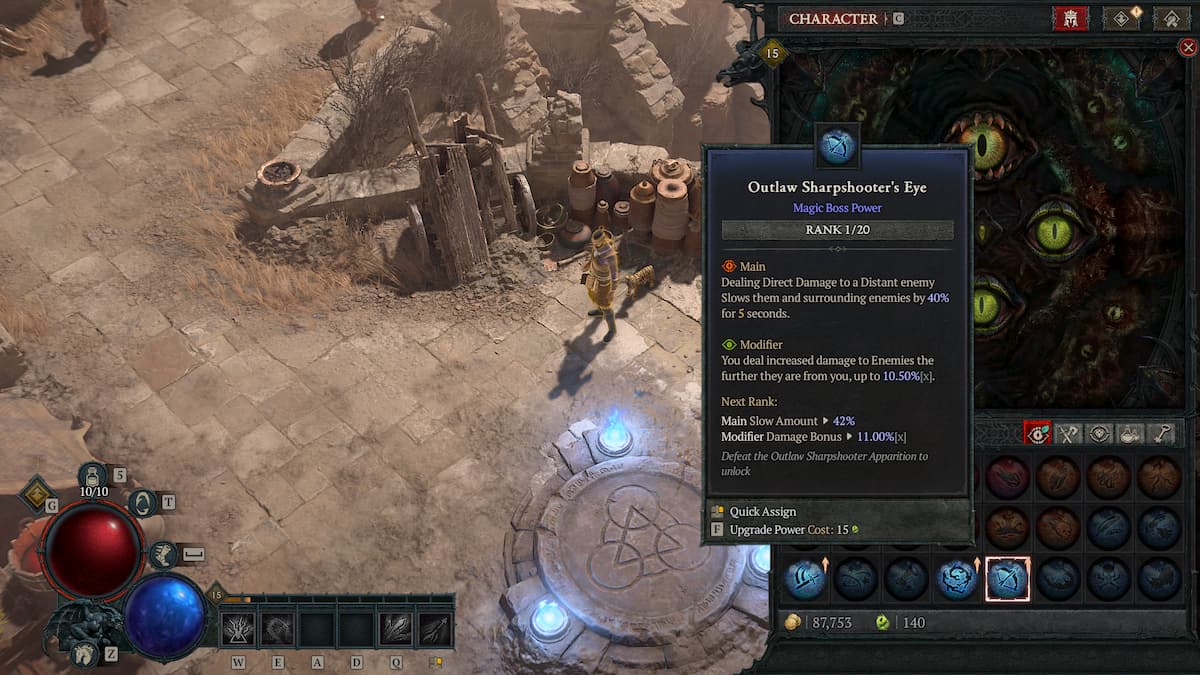Switch to the crossed axes inventory tab

pos(1069,434)
